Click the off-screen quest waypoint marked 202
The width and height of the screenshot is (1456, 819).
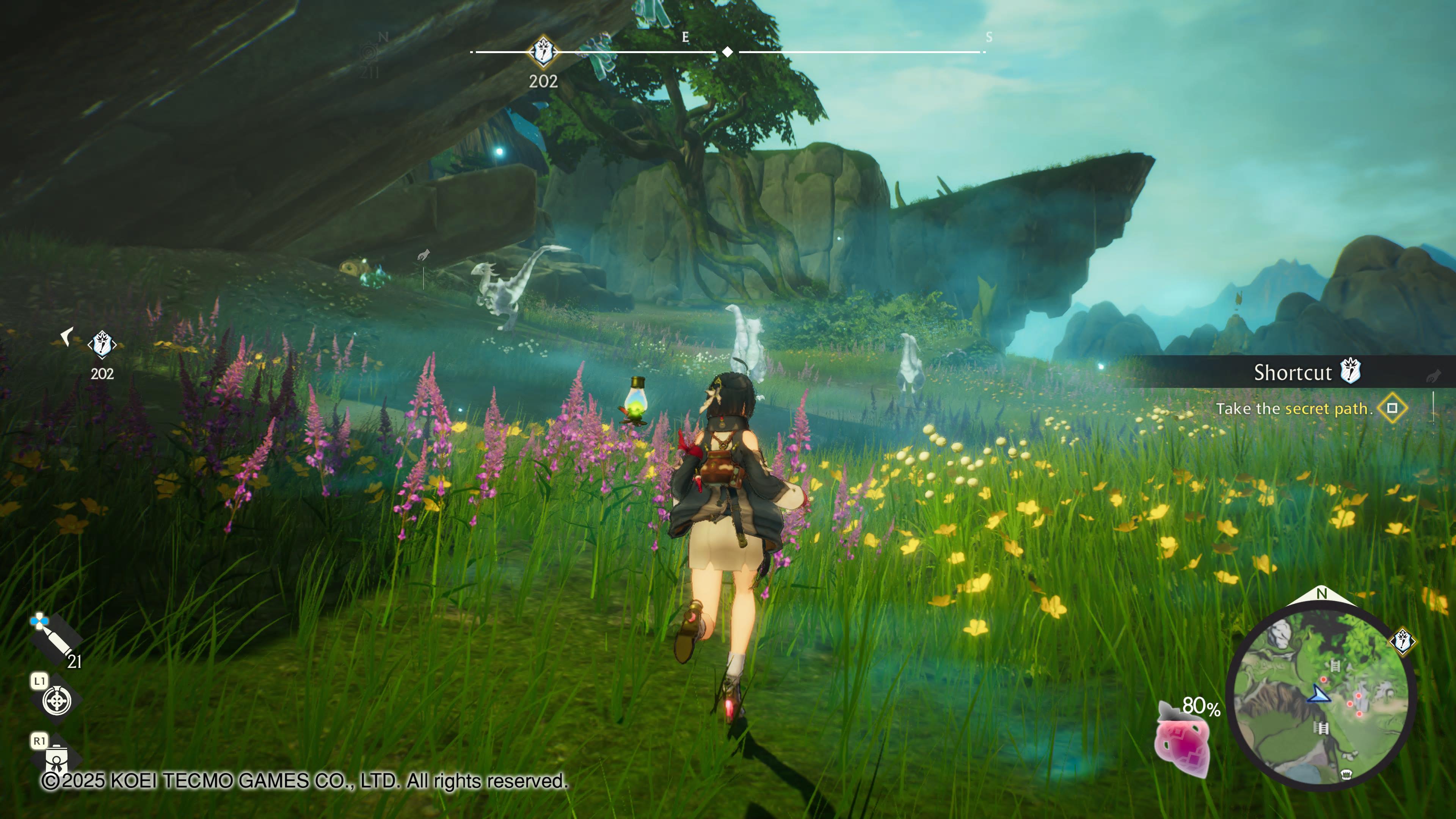[102, 344]
